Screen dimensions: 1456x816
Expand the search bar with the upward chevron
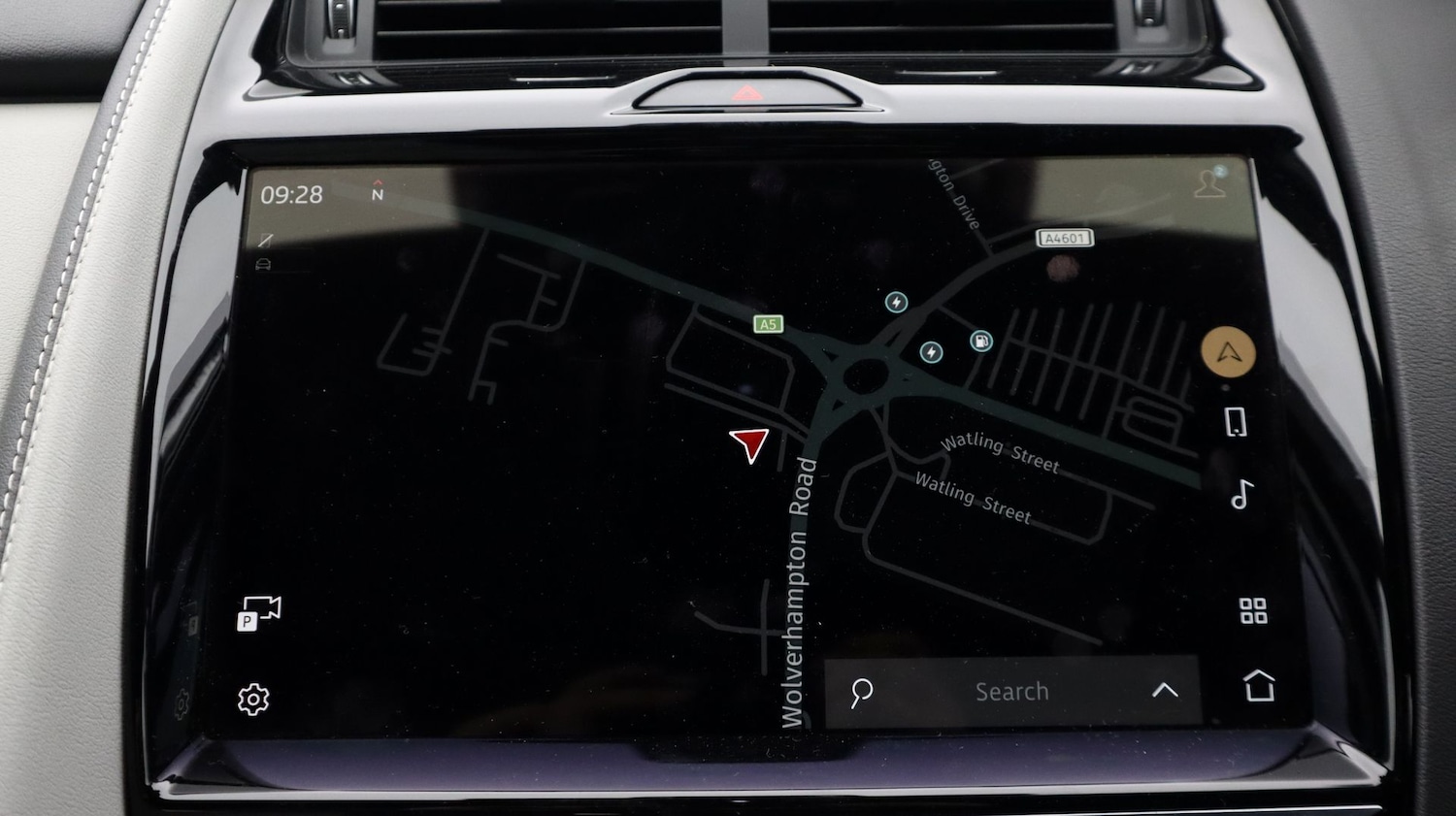click(1164, 690)
